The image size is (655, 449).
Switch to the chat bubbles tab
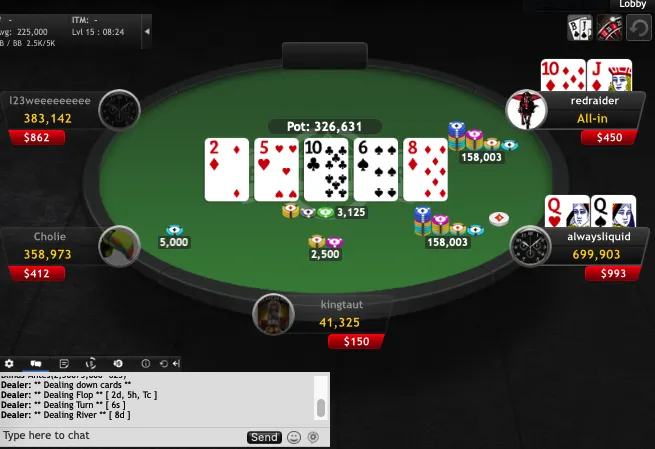36,363
